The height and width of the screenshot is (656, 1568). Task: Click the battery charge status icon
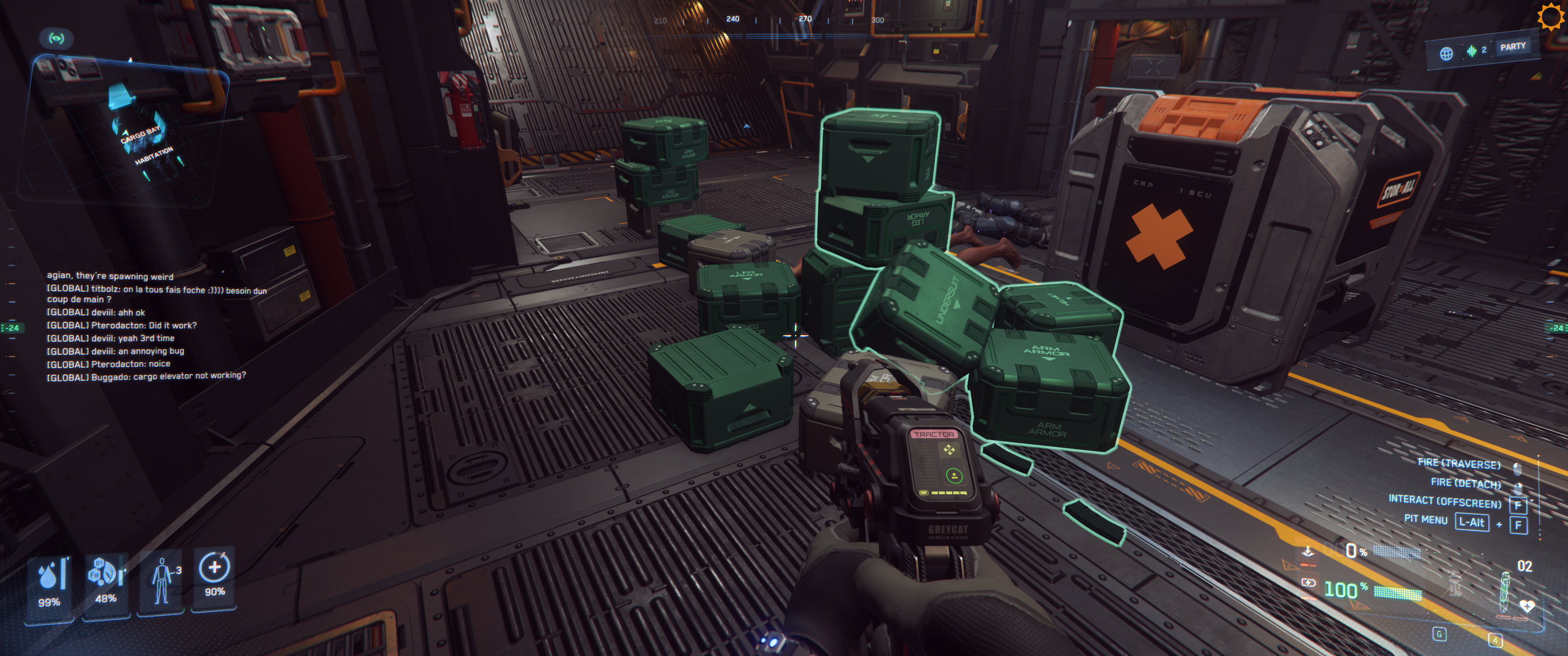[1307, 583]
